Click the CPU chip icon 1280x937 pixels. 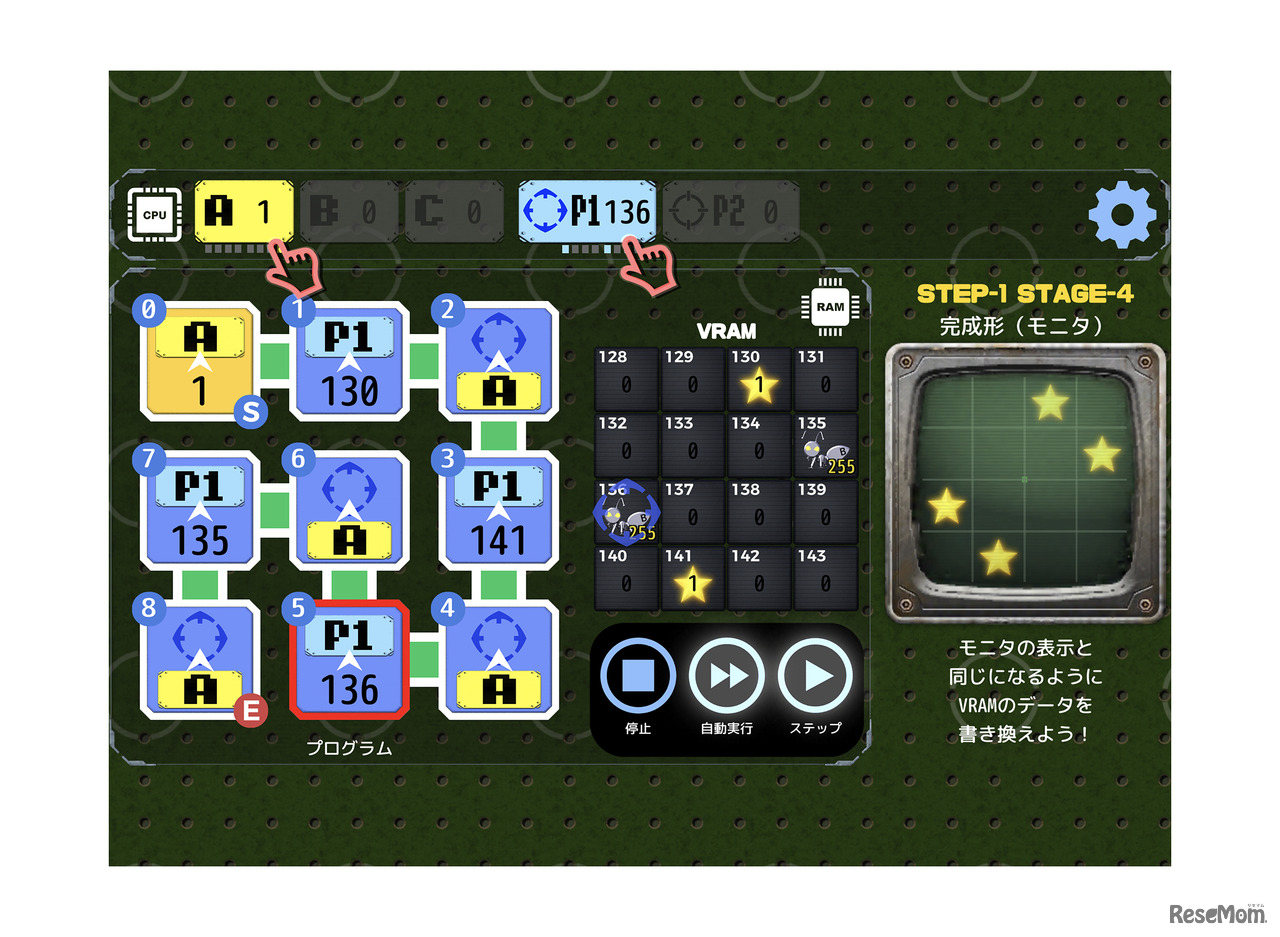click(x=155, y=213)
